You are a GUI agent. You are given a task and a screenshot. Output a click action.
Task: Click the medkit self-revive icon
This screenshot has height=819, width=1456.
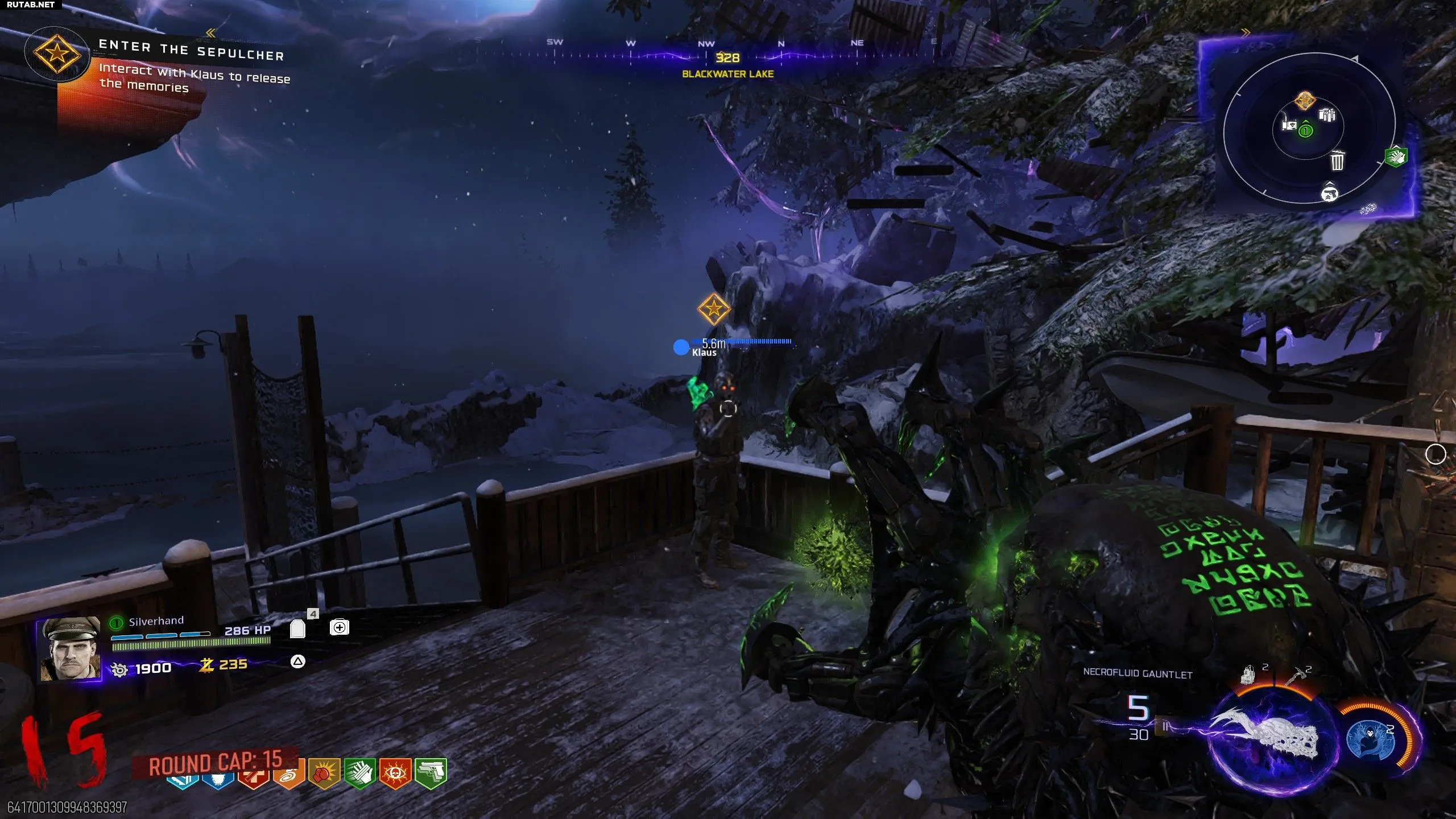[340, 627]
